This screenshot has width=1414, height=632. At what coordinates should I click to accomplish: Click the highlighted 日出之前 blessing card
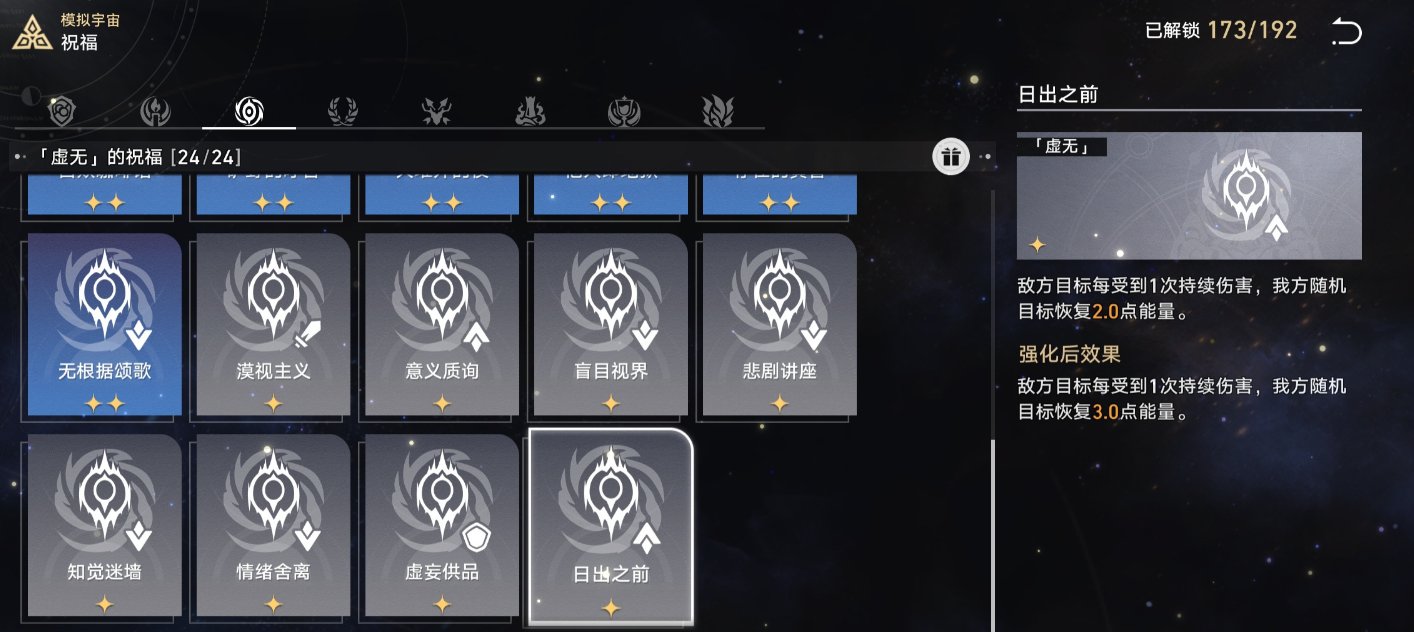(610, 527)
